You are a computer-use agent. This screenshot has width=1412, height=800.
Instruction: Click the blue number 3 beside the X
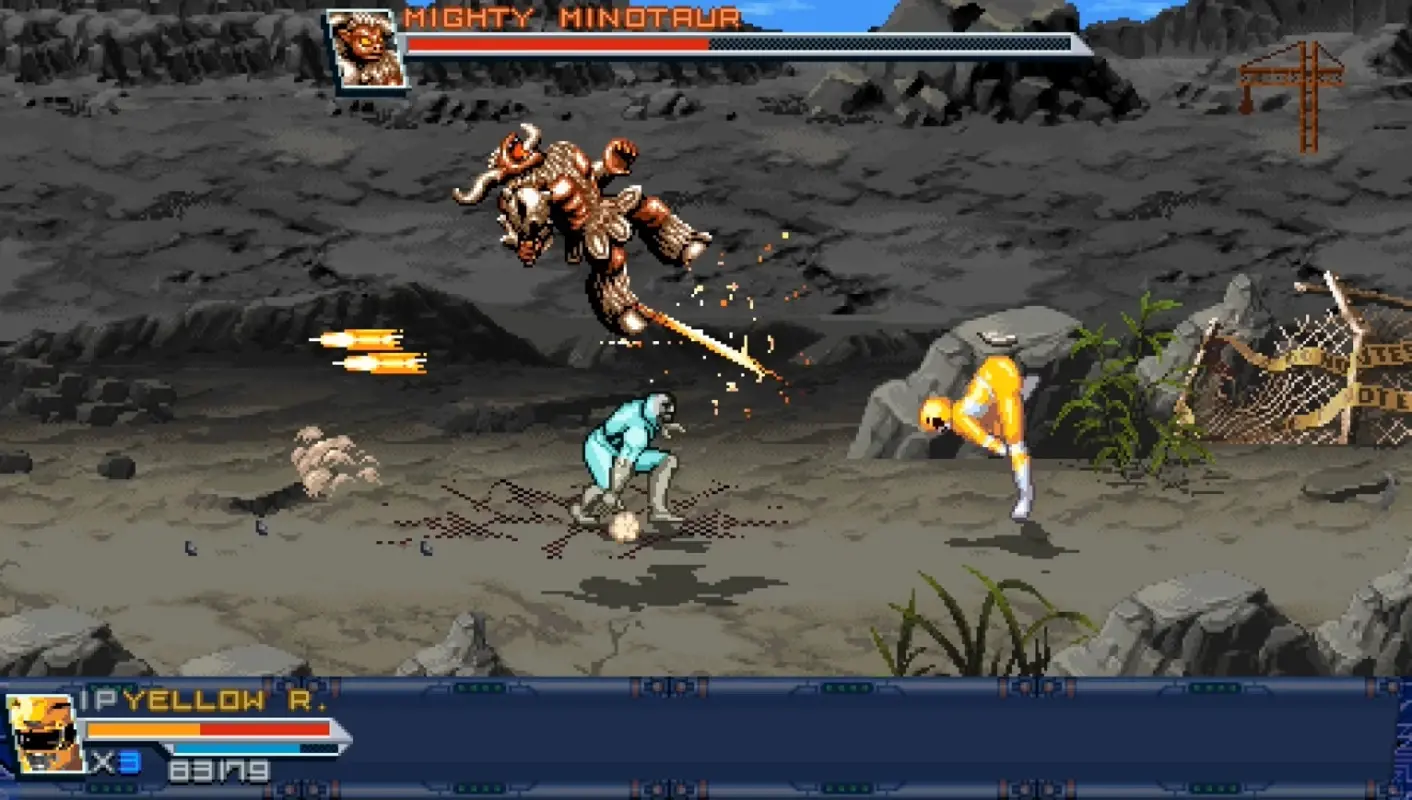(x=131, y=762)
